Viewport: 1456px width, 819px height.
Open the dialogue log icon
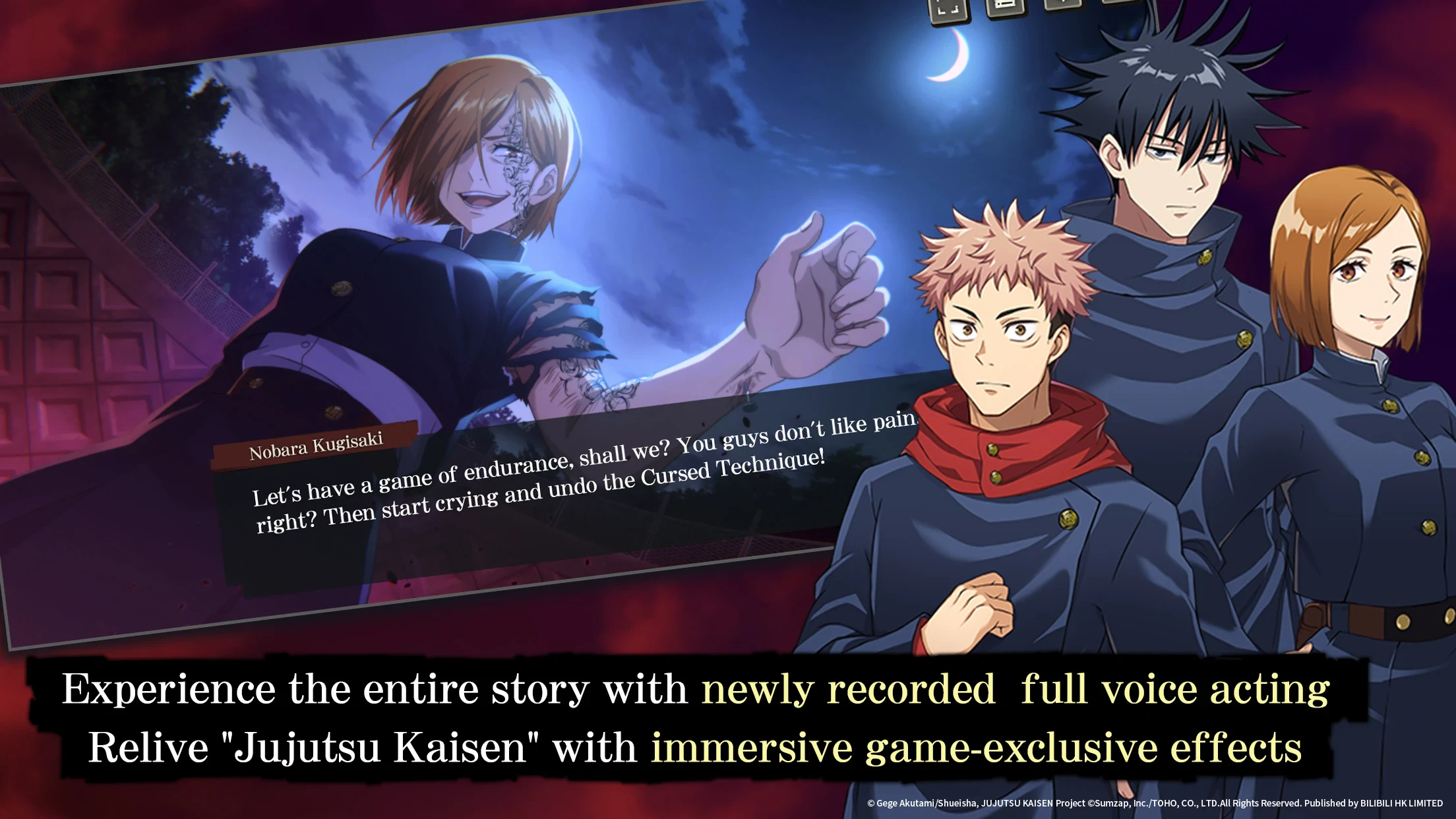(x=1004, y=7)
